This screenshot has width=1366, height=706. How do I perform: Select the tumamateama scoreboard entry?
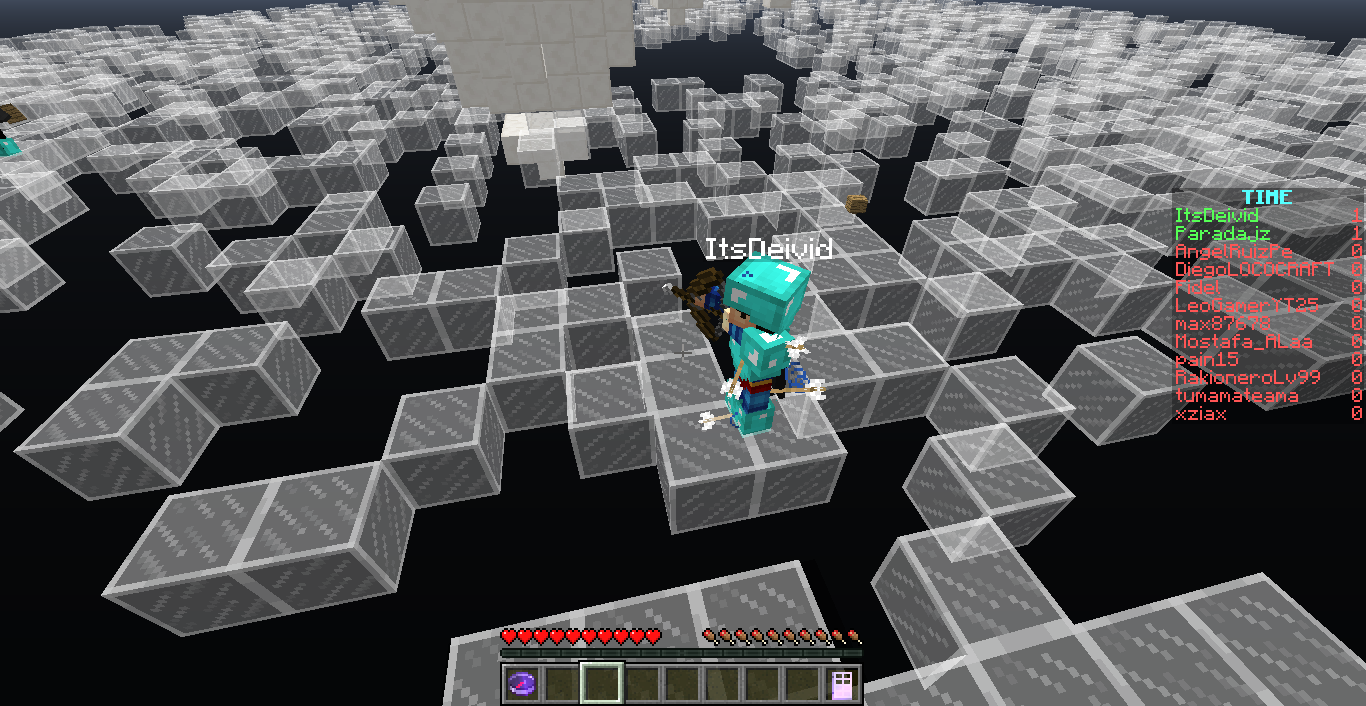coord(1236,395)
